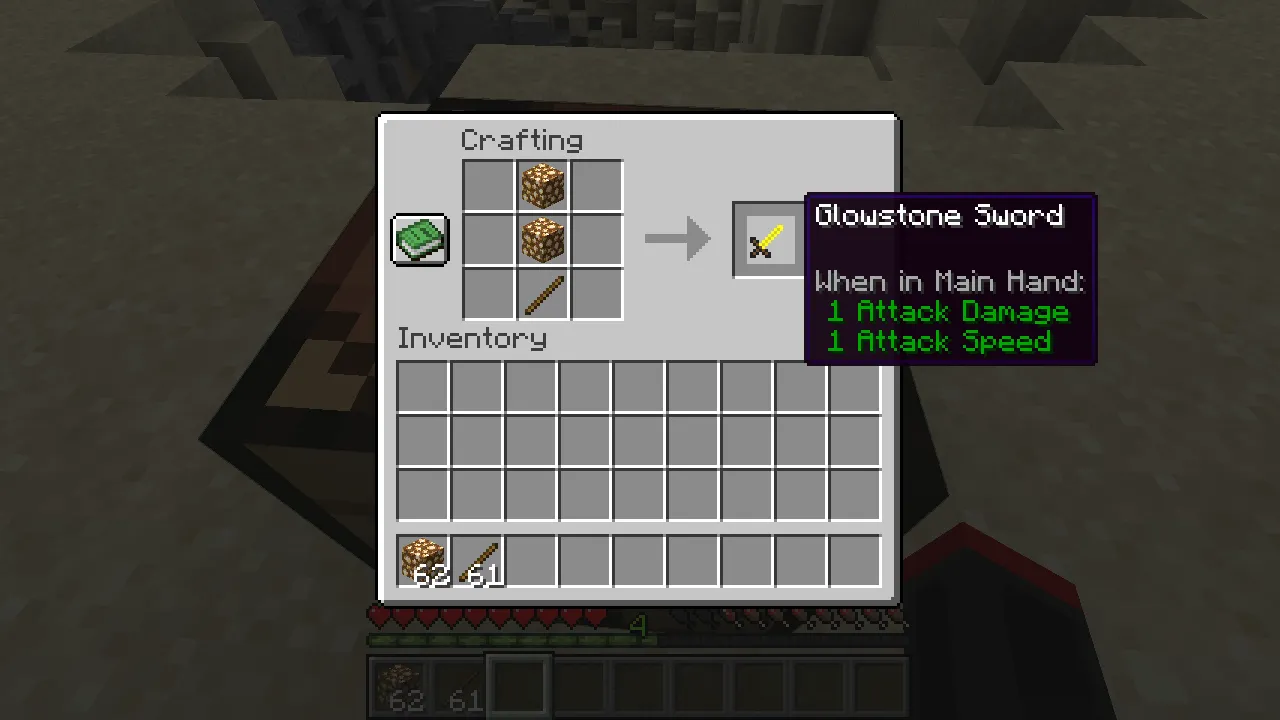Click the Inventory section label
The image size is (1280, 720).
471,338
